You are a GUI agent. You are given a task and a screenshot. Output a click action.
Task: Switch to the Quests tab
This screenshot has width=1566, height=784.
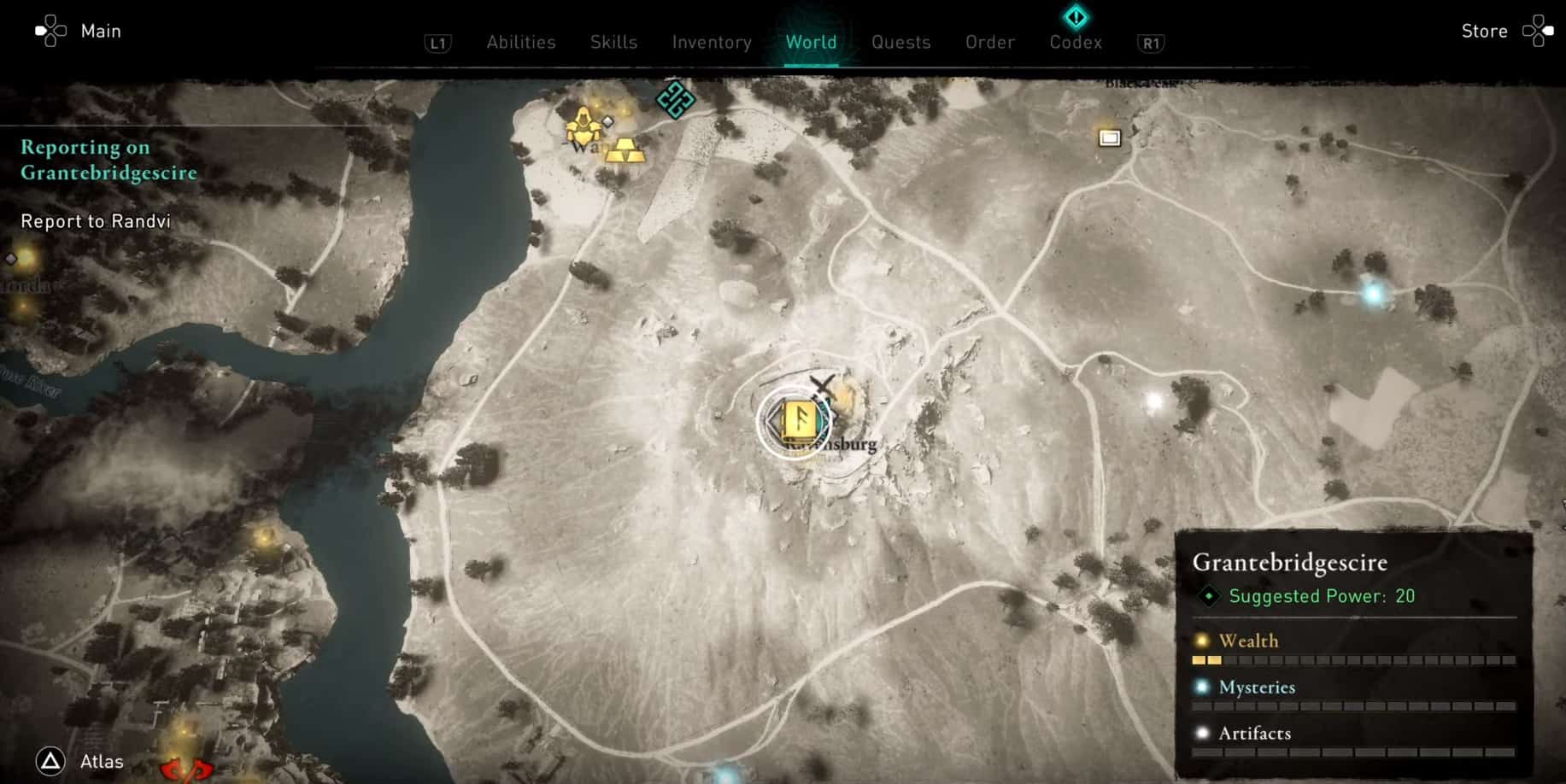(900, 42)
